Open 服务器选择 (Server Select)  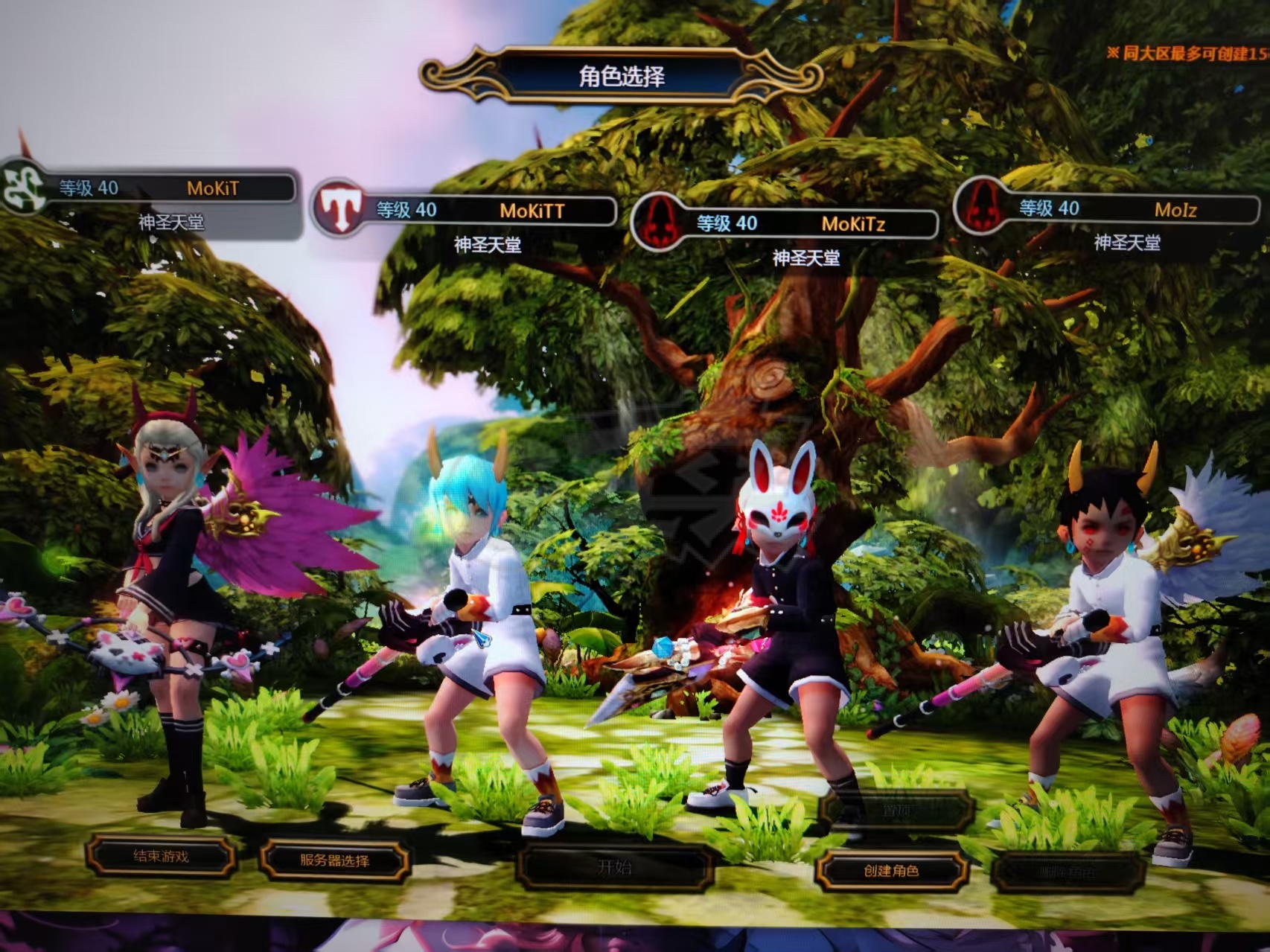pos(334,860)
